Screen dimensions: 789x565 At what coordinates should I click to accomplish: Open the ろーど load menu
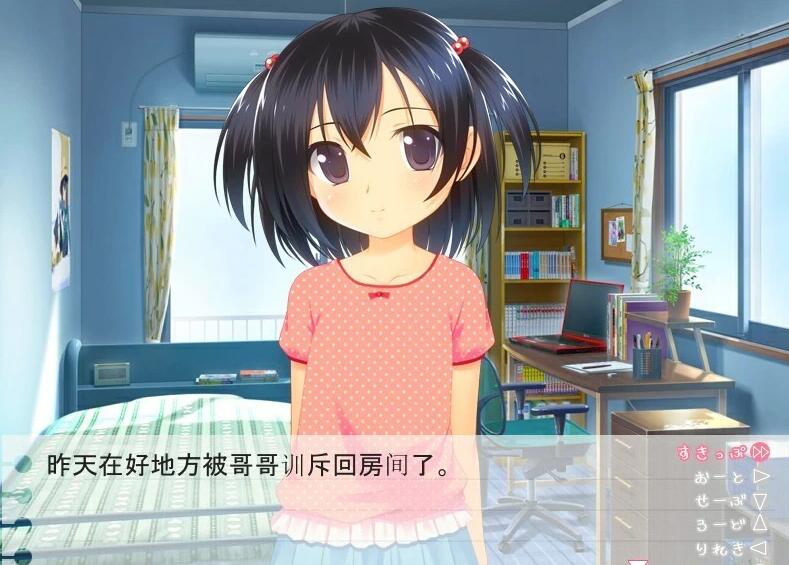tap(731, 524)
